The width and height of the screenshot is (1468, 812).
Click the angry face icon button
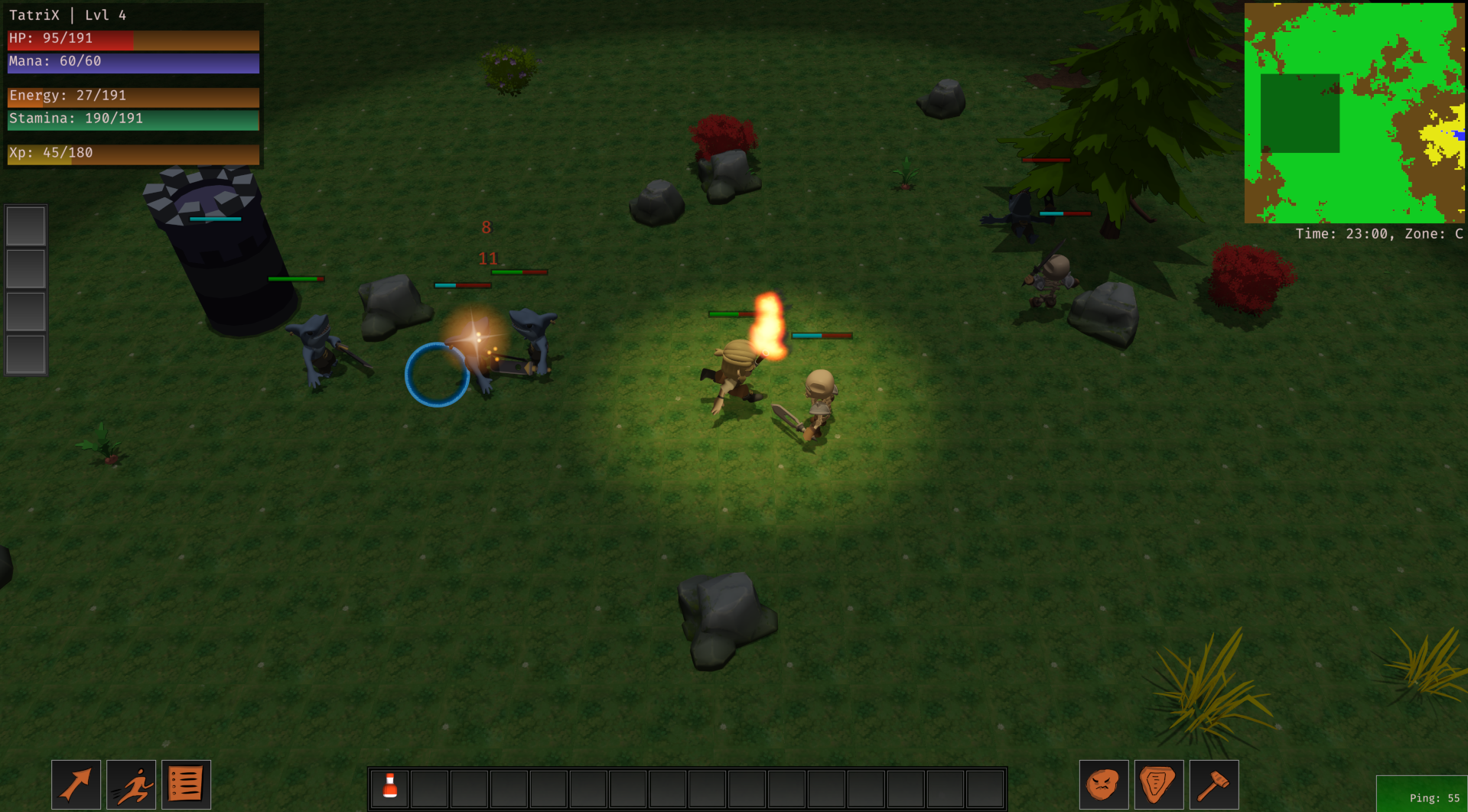coord(1103,784)
